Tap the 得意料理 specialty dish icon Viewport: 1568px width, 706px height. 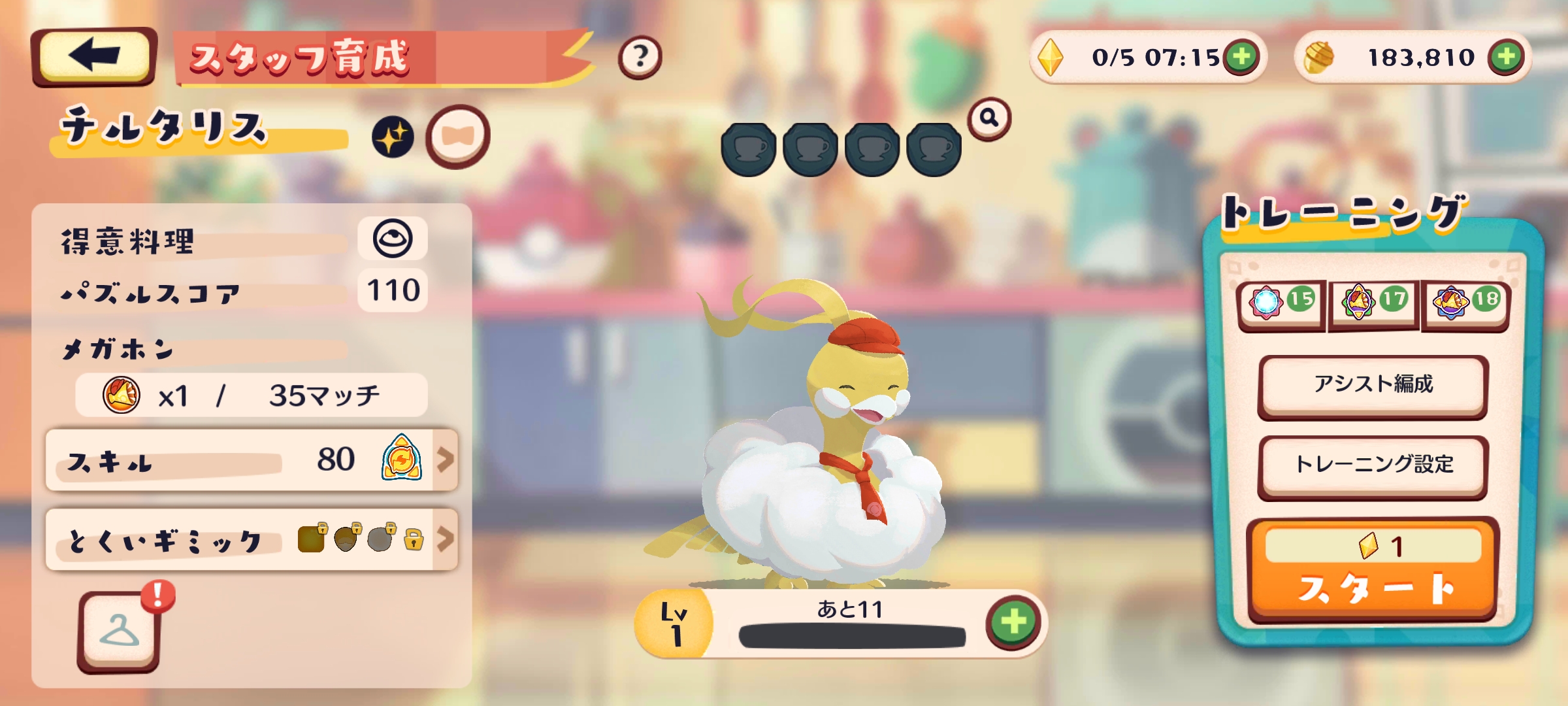pos(392,239)
